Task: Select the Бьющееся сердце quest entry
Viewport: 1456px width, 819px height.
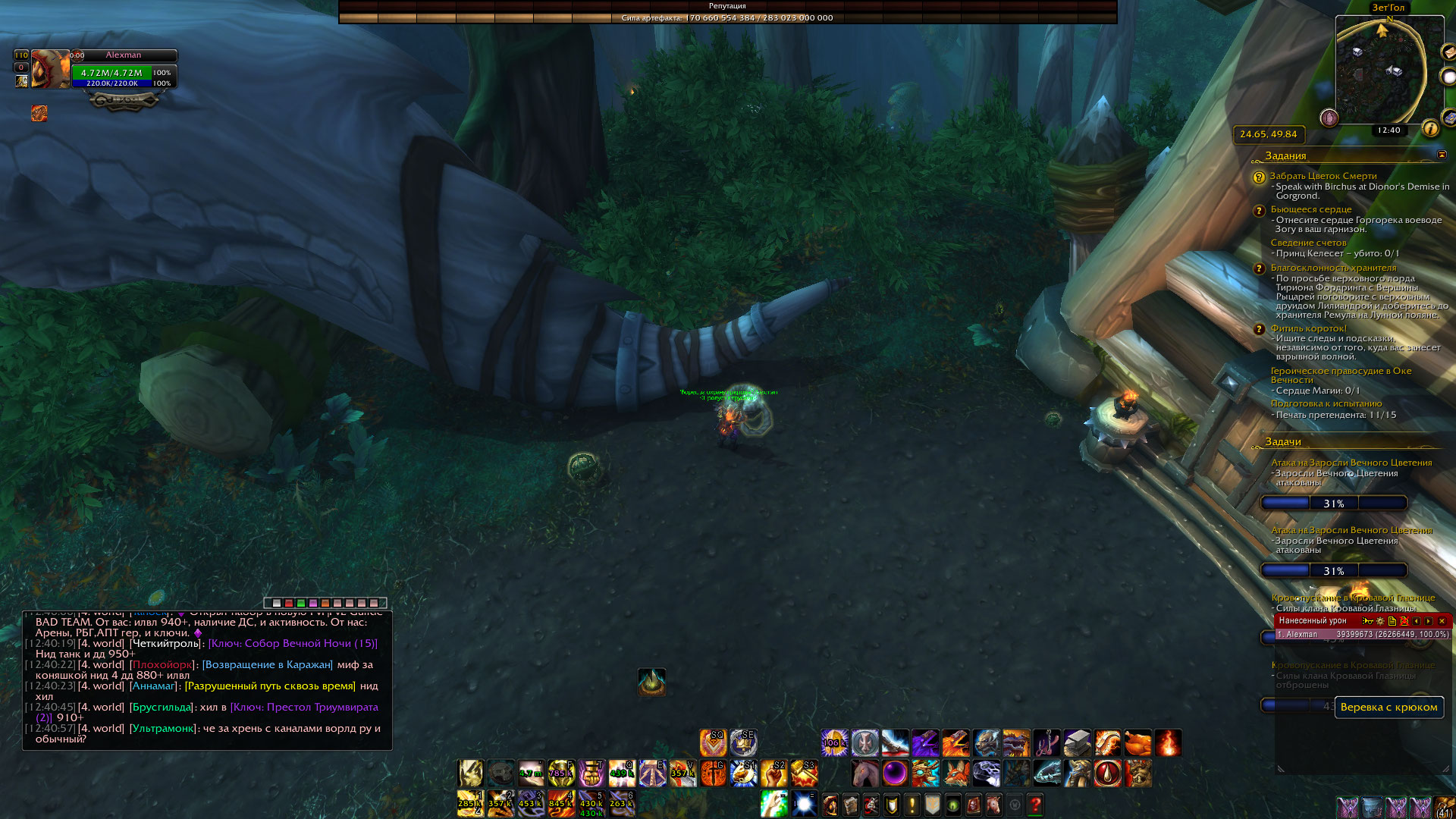Action: [1311, 209]
